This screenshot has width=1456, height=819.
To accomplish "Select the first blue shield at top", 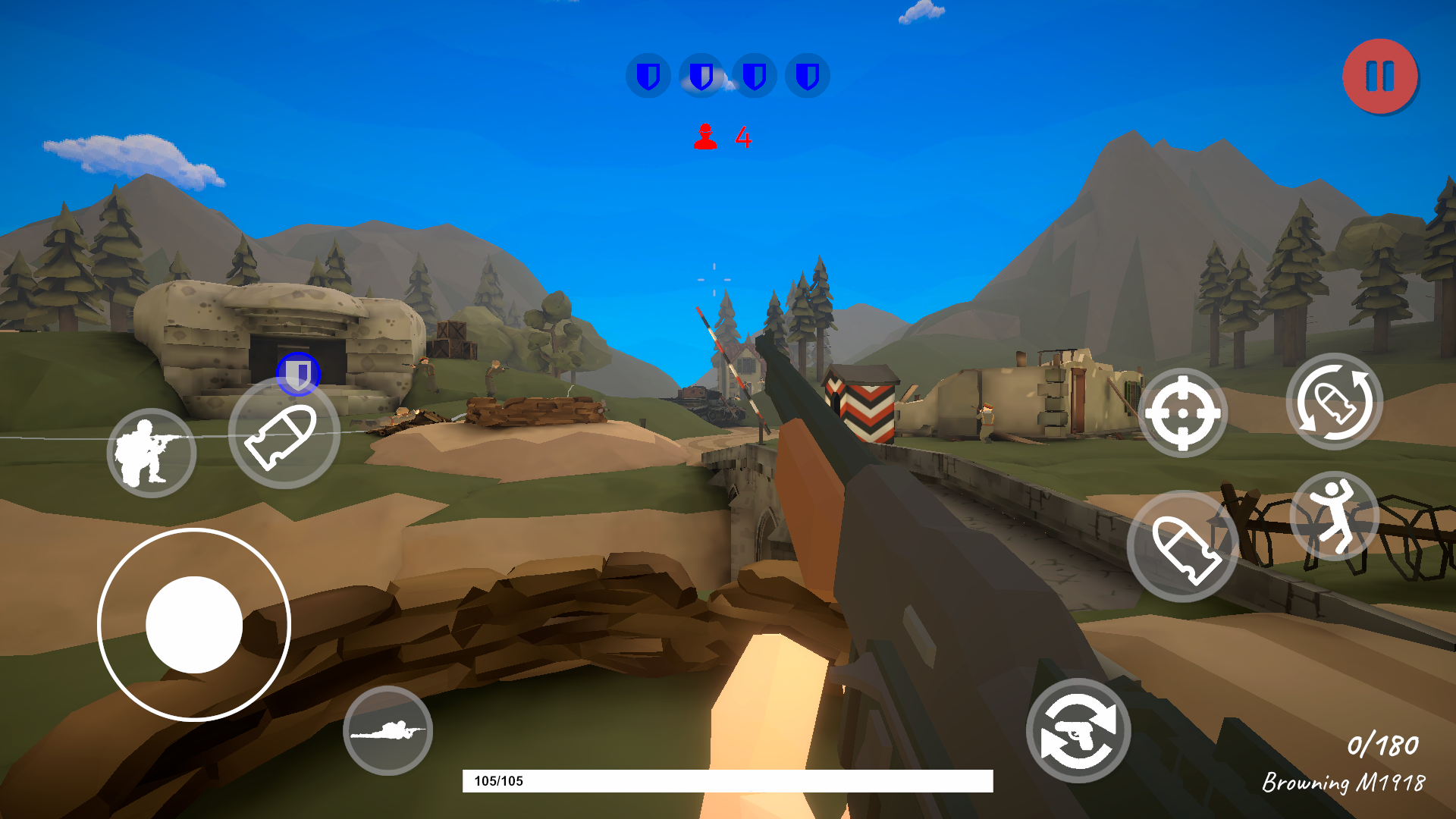I will point(648,76).
